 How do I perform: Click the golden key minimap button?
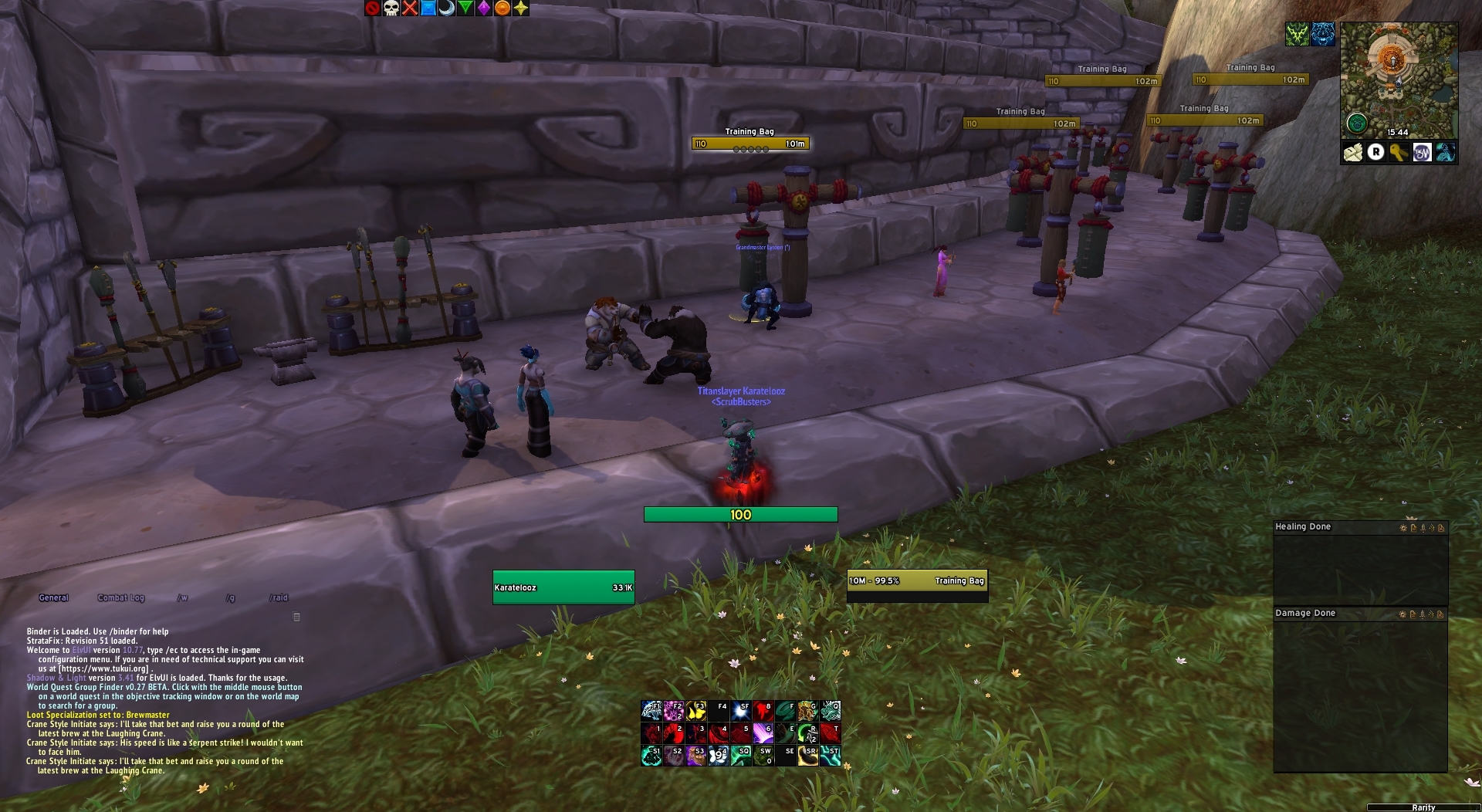click(1399, 153)
